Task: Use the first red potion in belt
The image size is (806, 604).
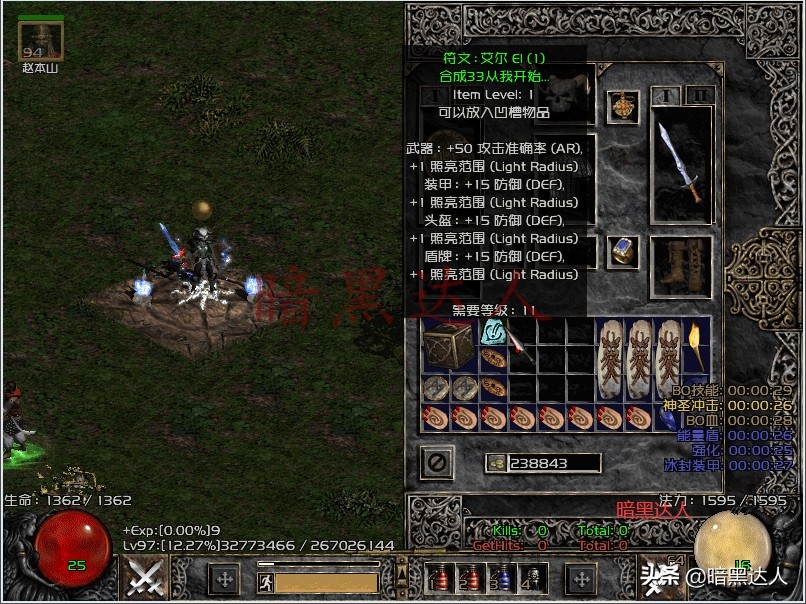Action: 441,577
